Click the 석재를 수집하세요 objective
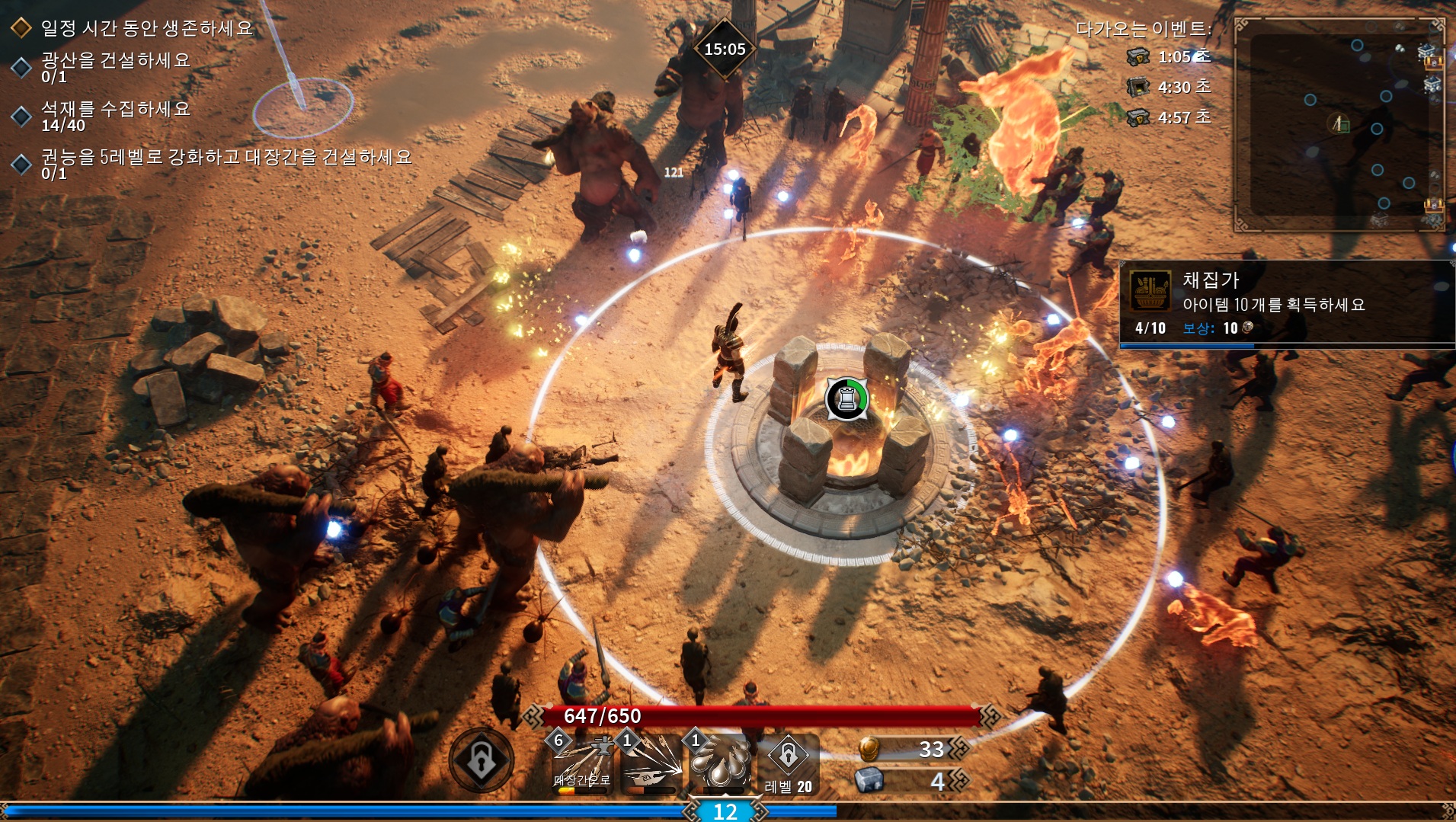The width and height of the screenshot is (1456, 822). coord(114,116)
